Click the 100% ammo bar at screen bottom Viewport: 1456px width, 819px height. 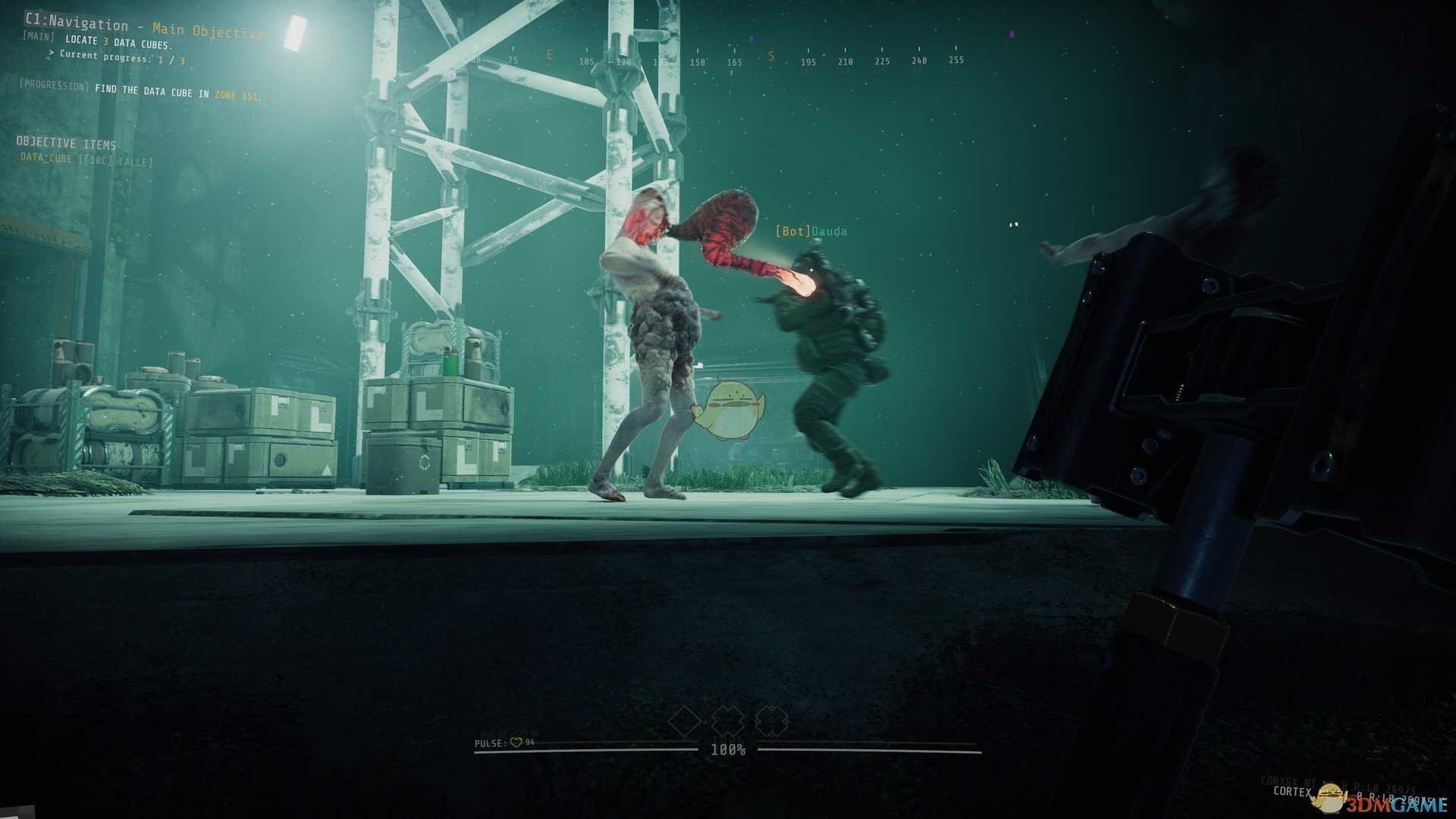pyautogui.click(x=728, y=749)
